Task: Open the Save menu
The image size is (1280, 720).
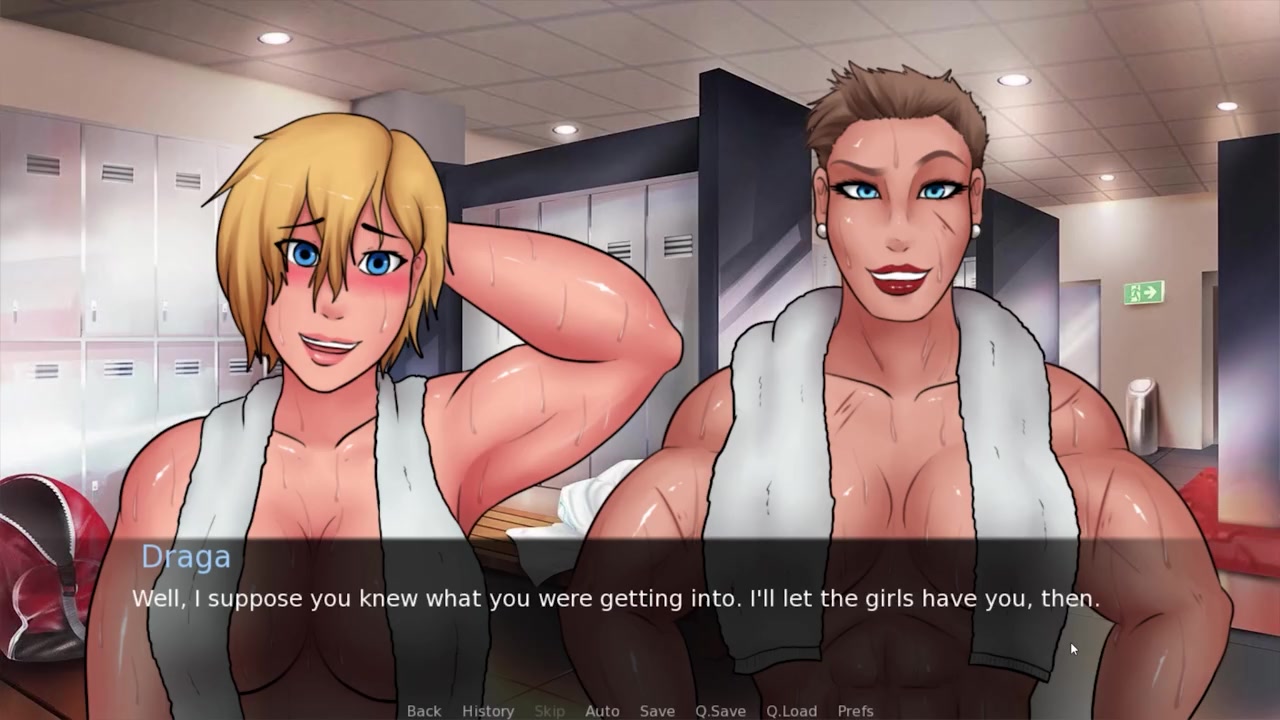Action: (657, 711)
